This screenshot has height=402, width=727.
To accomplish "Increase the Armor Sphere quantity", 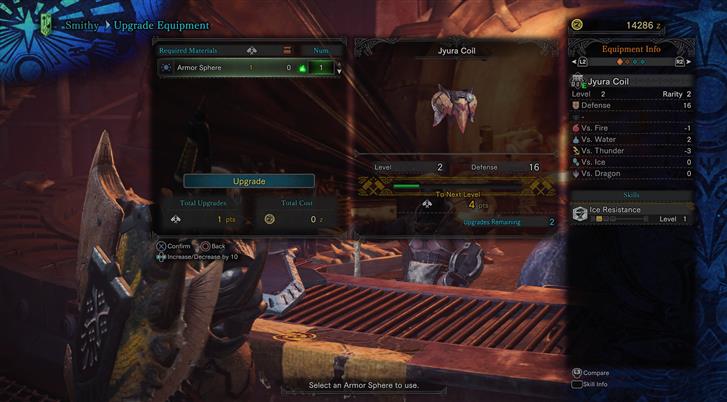I will click(x=339, y=64).
